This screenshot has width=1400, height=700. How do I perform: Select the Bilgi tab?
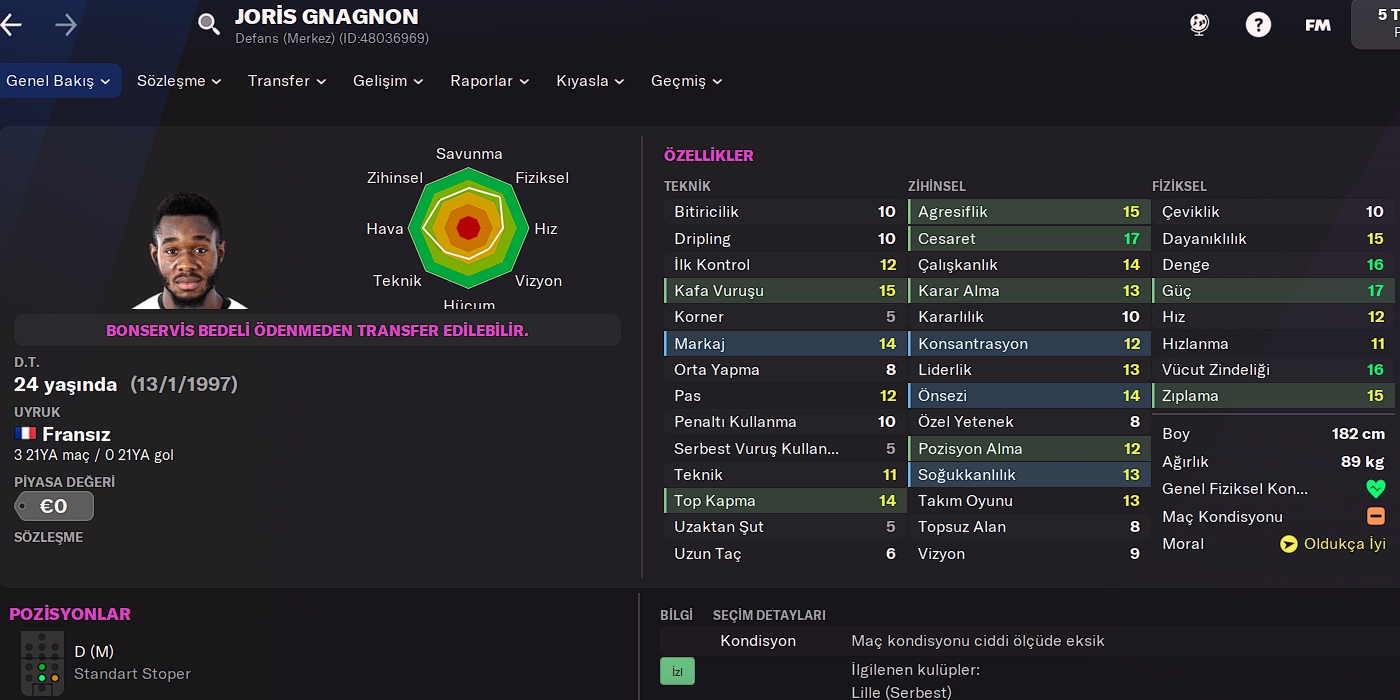(x=676, y=615)
